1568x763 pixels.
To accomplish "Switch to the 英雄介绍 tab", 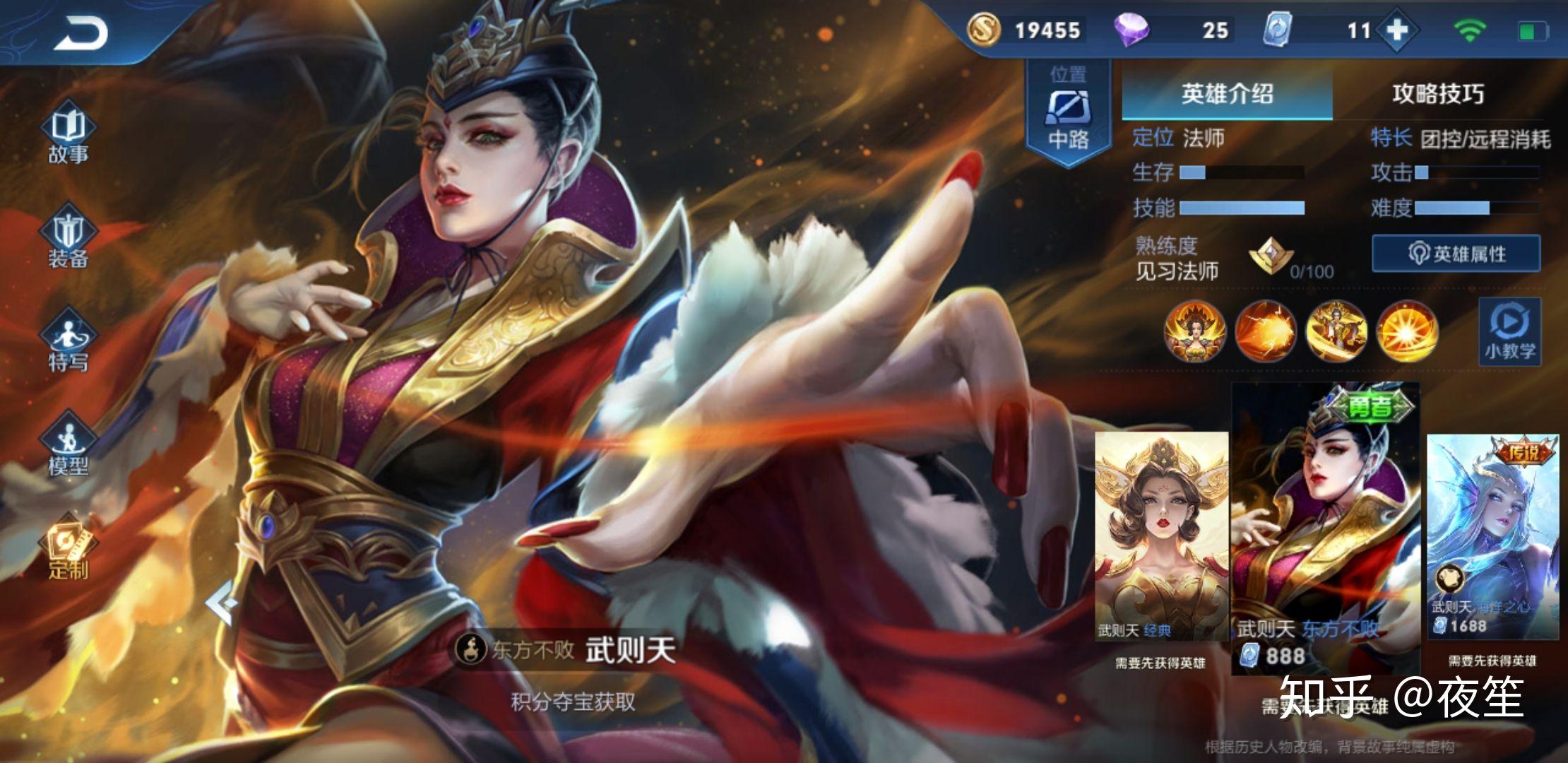I will coord(1227,94).
